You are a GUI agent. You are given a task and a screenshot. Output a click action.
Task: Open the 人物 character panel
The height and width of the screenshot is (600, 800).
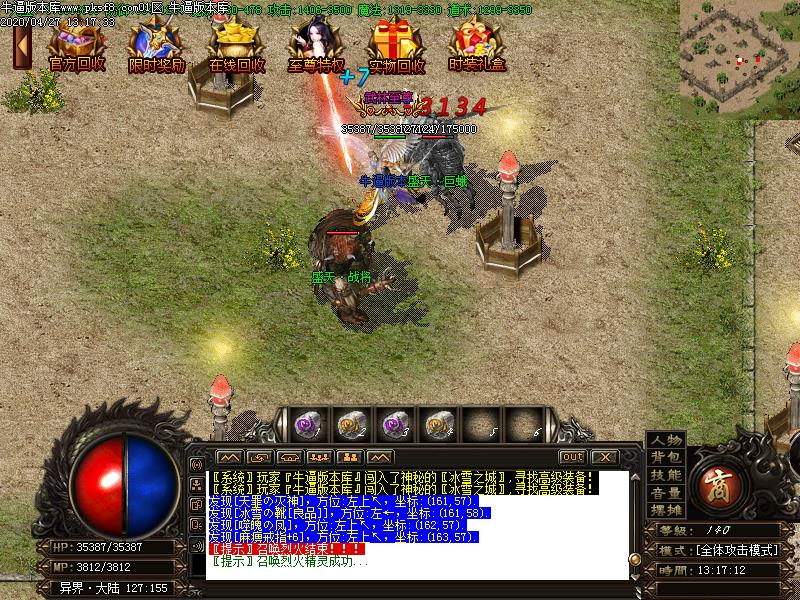point(666,440)
